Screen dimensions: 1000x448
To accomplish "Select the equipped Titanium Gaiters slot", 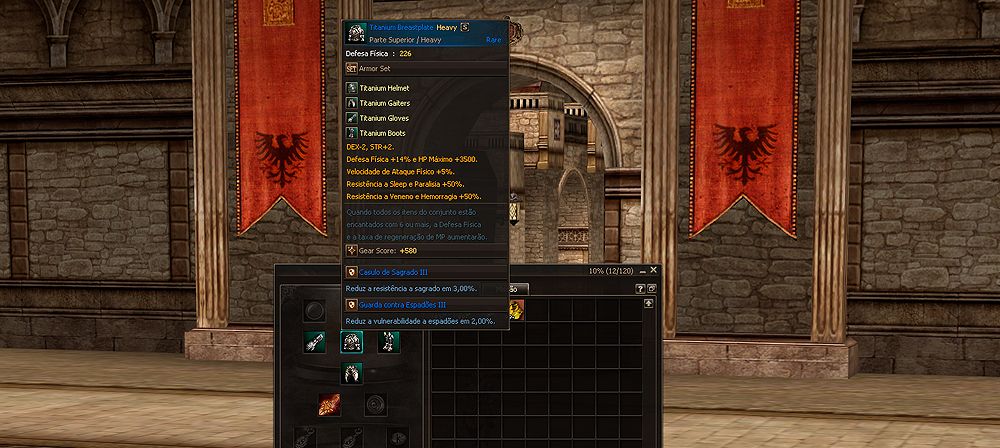I will pyautogui.click(x=352, y=373).
